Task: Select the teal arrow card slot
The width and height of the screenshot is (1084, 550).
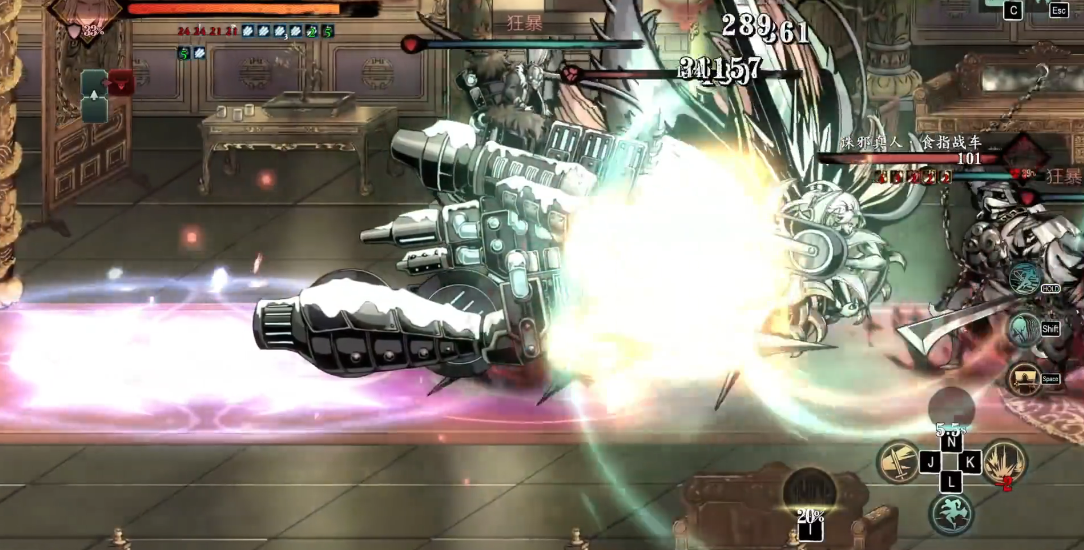Action: [94, 97]
